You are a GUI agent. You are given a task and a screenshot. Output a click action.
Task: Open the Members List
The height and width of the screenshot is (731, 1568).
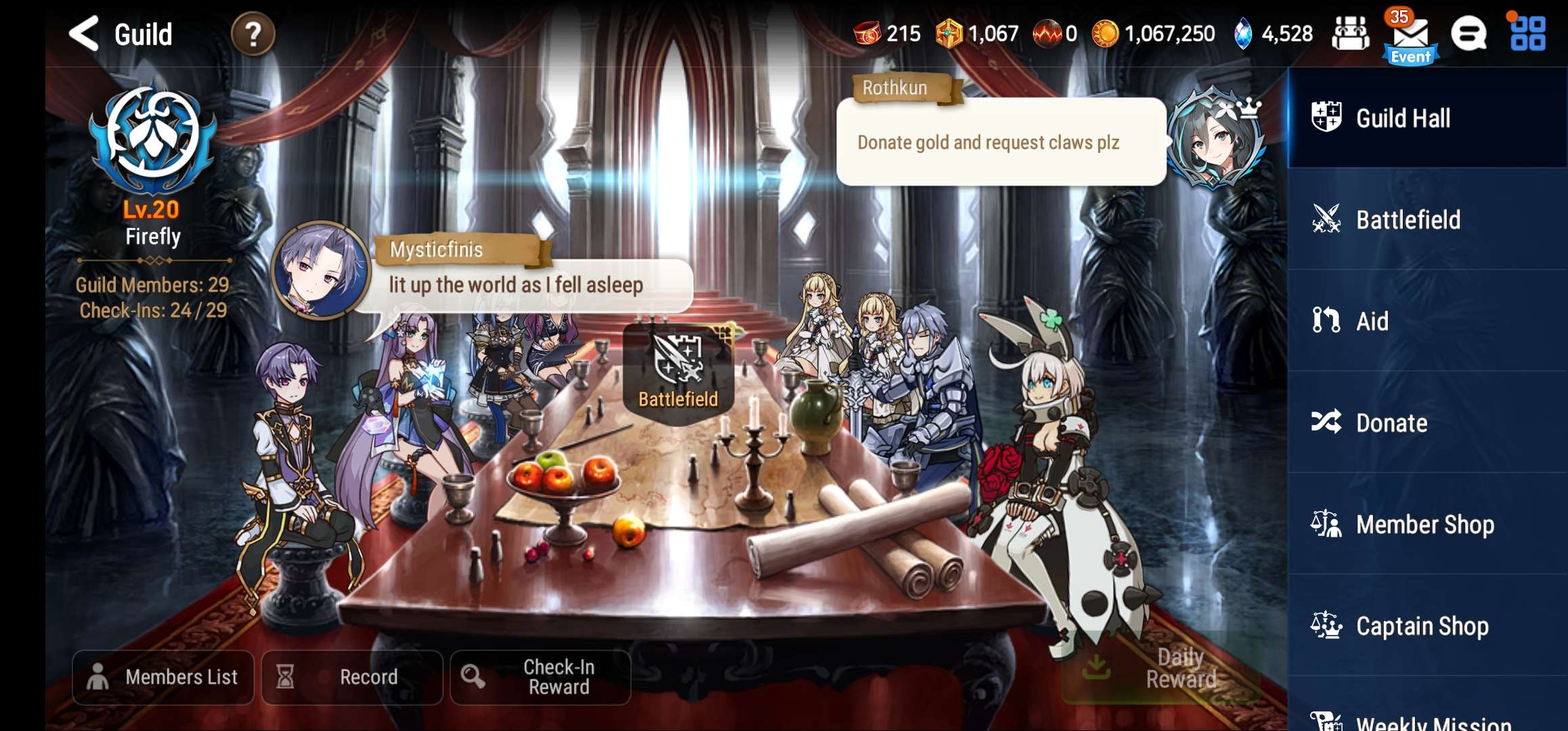click(162, 677)
